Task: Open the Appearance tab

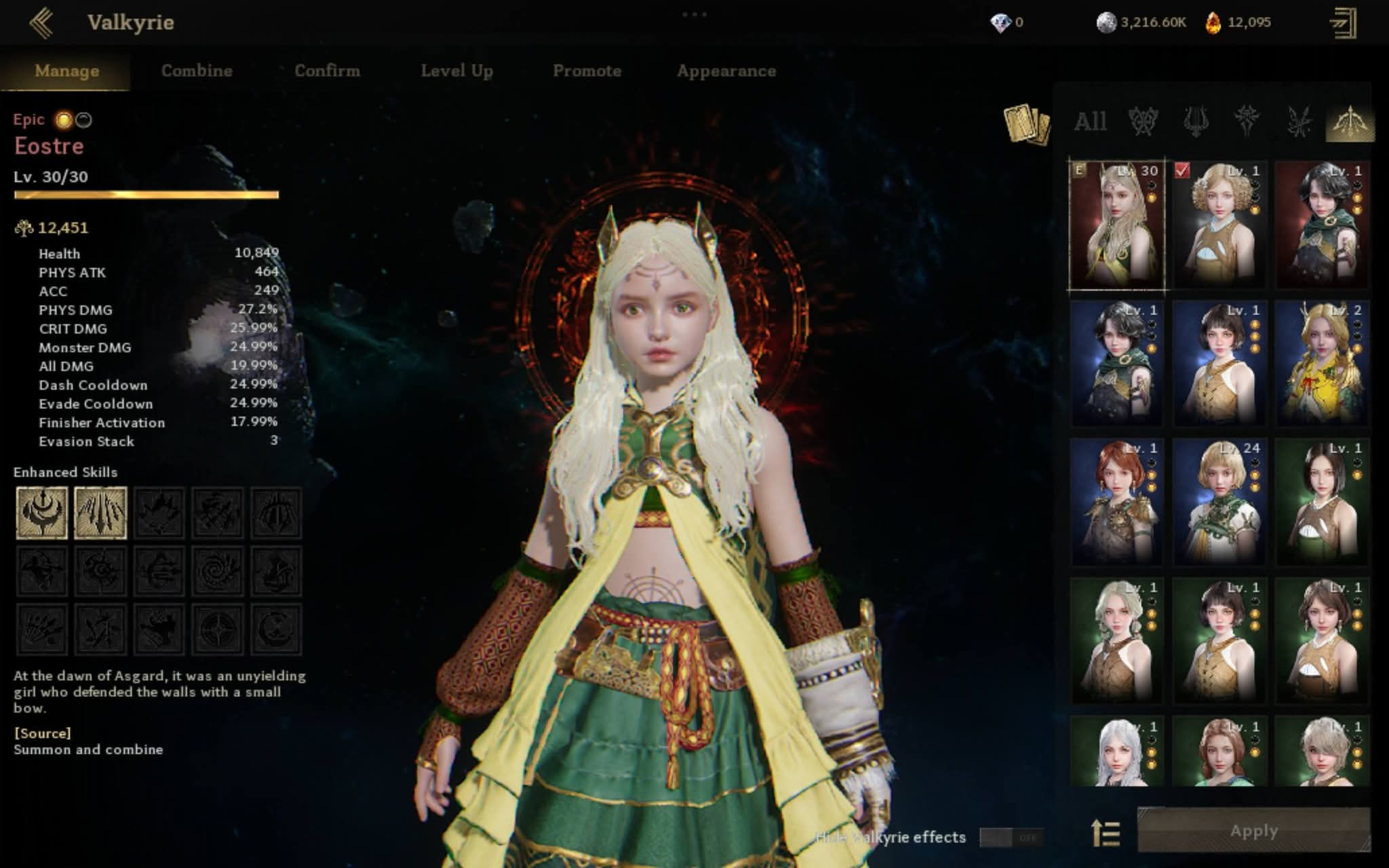Action: coord(726,71)
